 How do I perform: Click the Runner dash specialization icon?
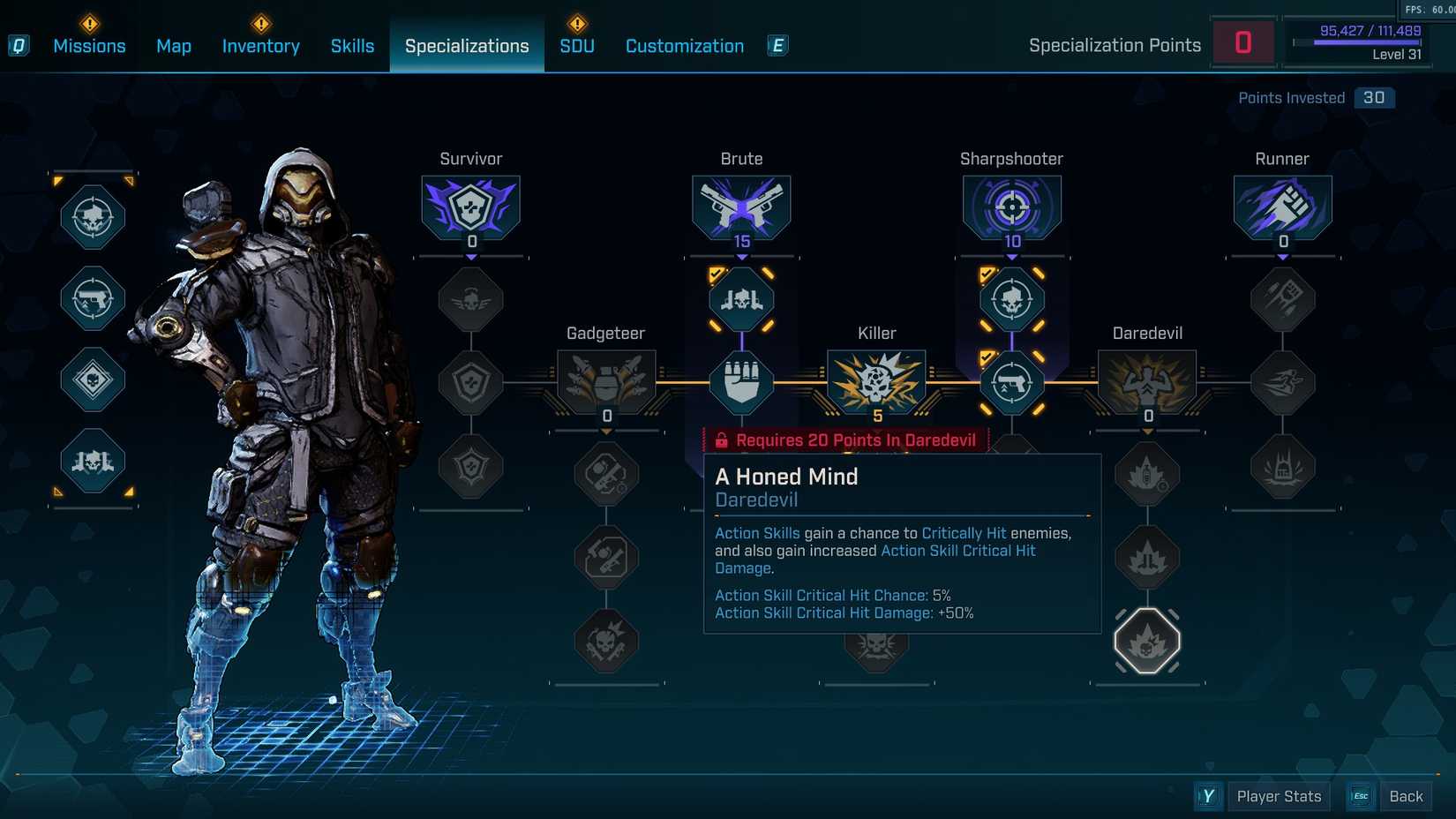1282,207
